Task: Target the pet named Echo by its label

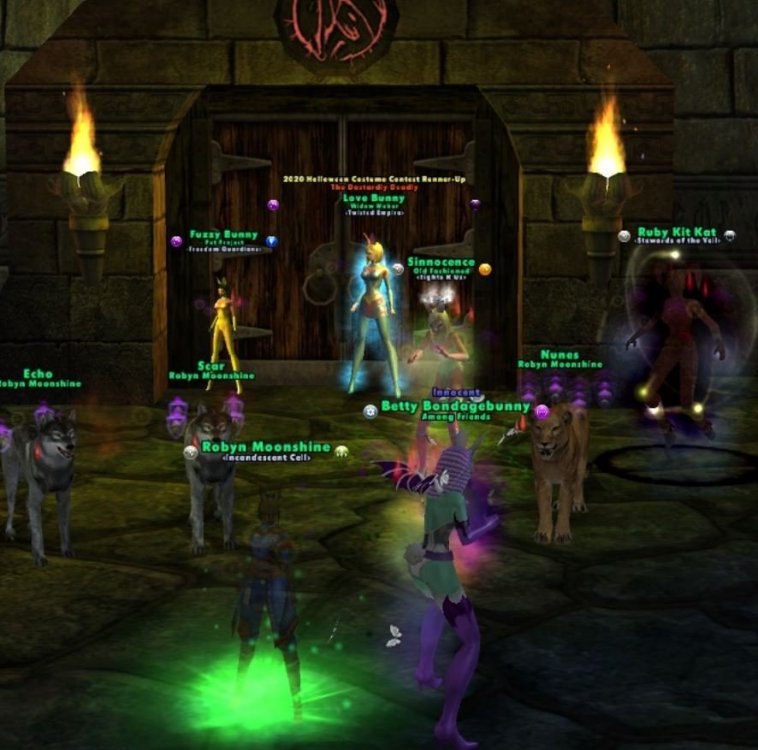Action: [x=38, y=374]
